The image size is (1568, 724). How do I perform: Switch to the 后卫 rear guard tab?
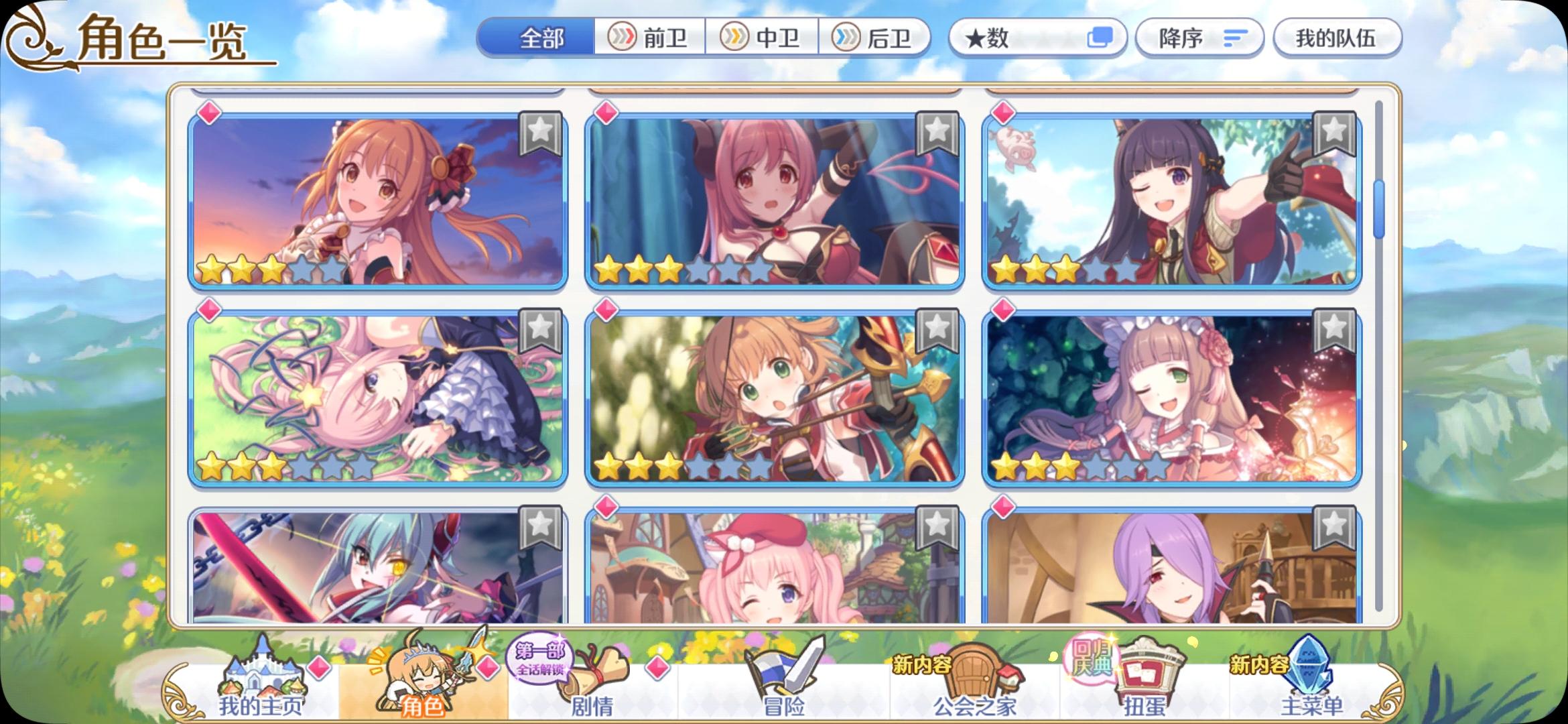click(x=878, y=38)
